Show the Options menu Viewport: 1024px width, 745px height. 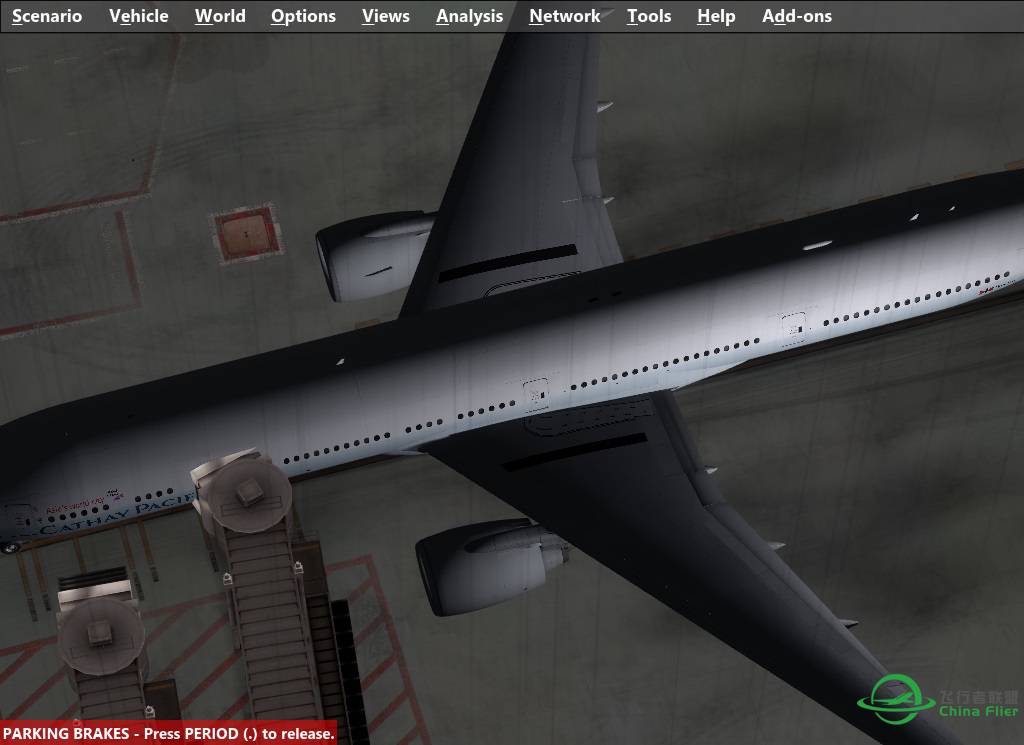(x=303, y=16)
